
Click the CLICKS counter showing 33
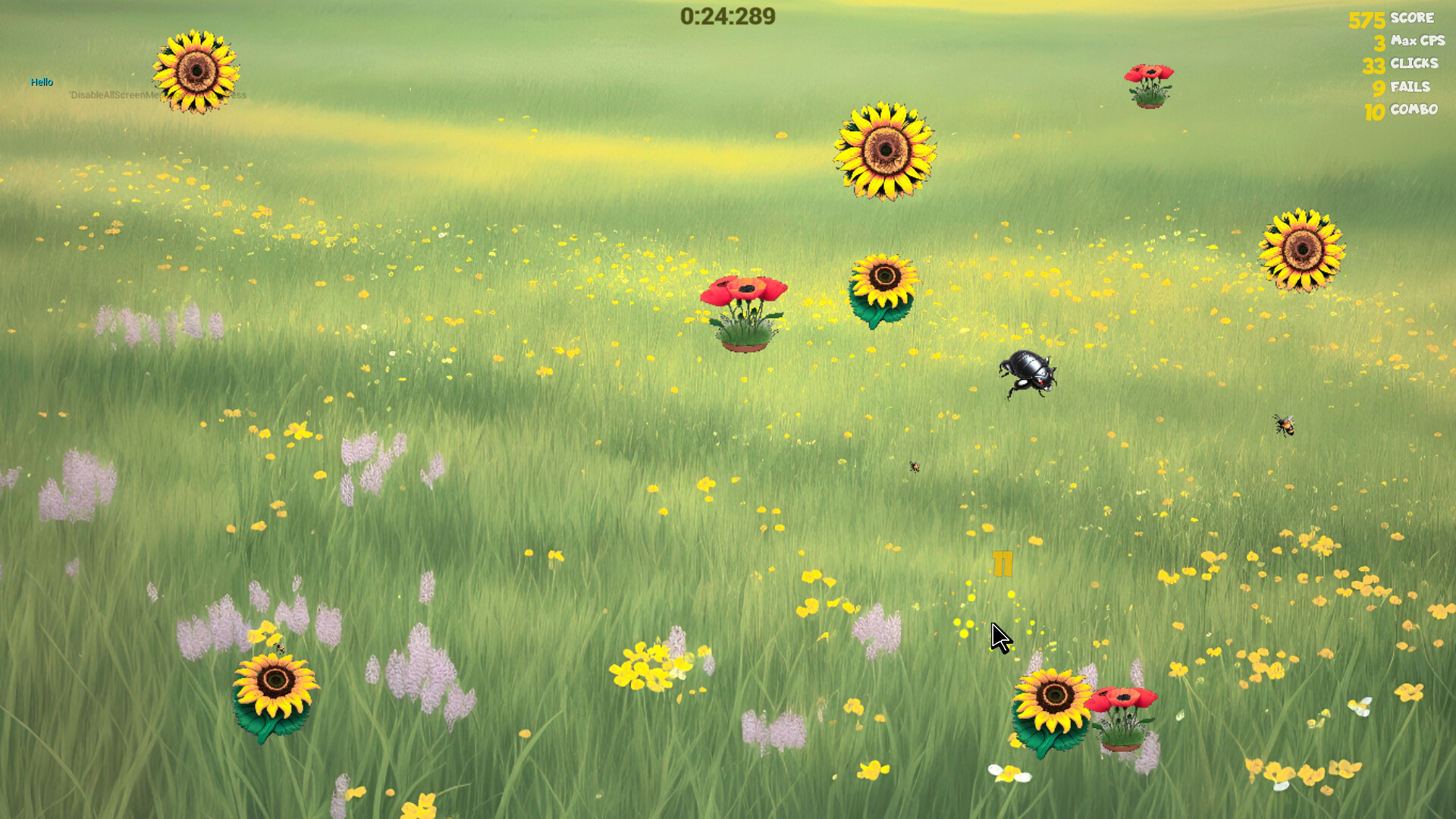point(1373,64)
